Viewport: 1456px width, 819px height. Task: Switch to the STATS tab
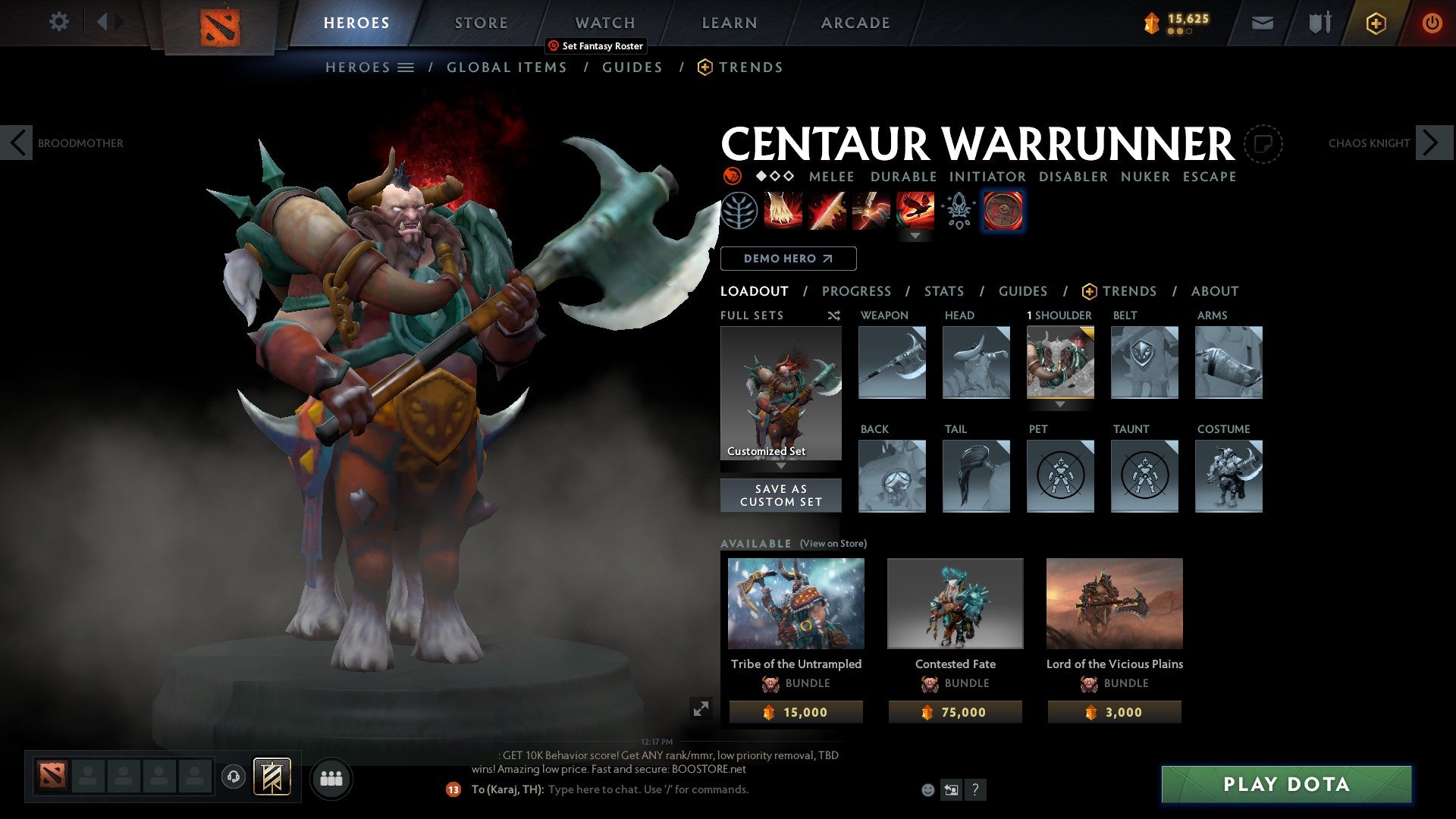click(944, 291)
